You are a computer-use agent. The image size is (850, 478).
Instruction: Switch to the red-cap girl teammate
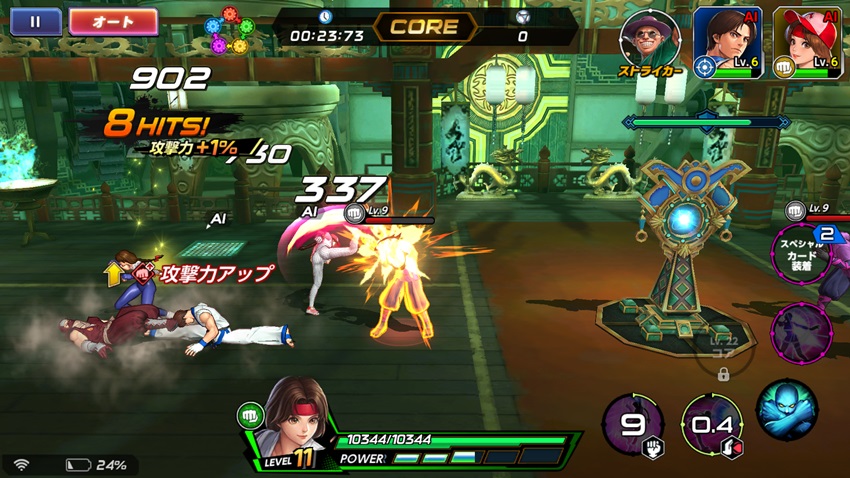click(x=808, y=42)
